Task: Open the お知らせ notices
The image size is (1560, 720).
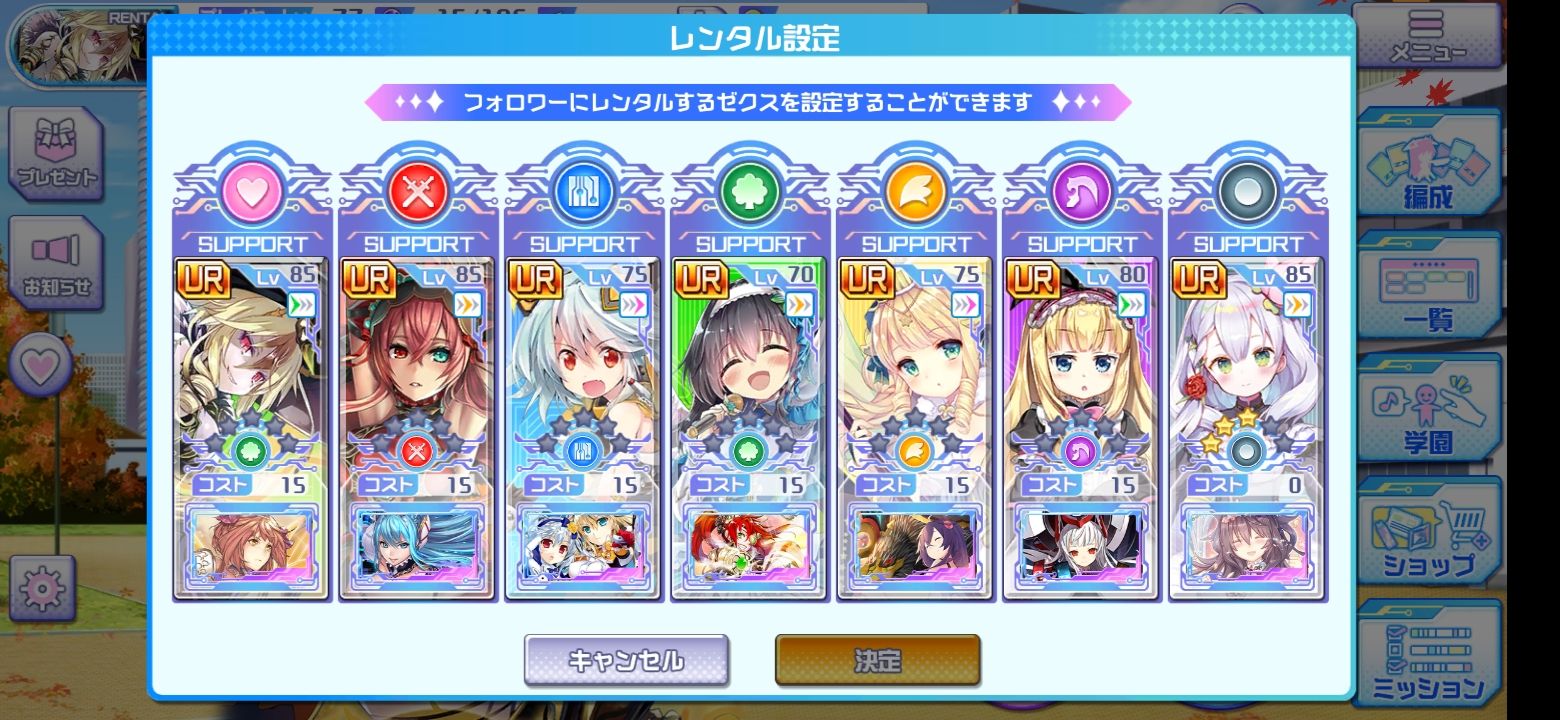Action: [x=57, y=263]
